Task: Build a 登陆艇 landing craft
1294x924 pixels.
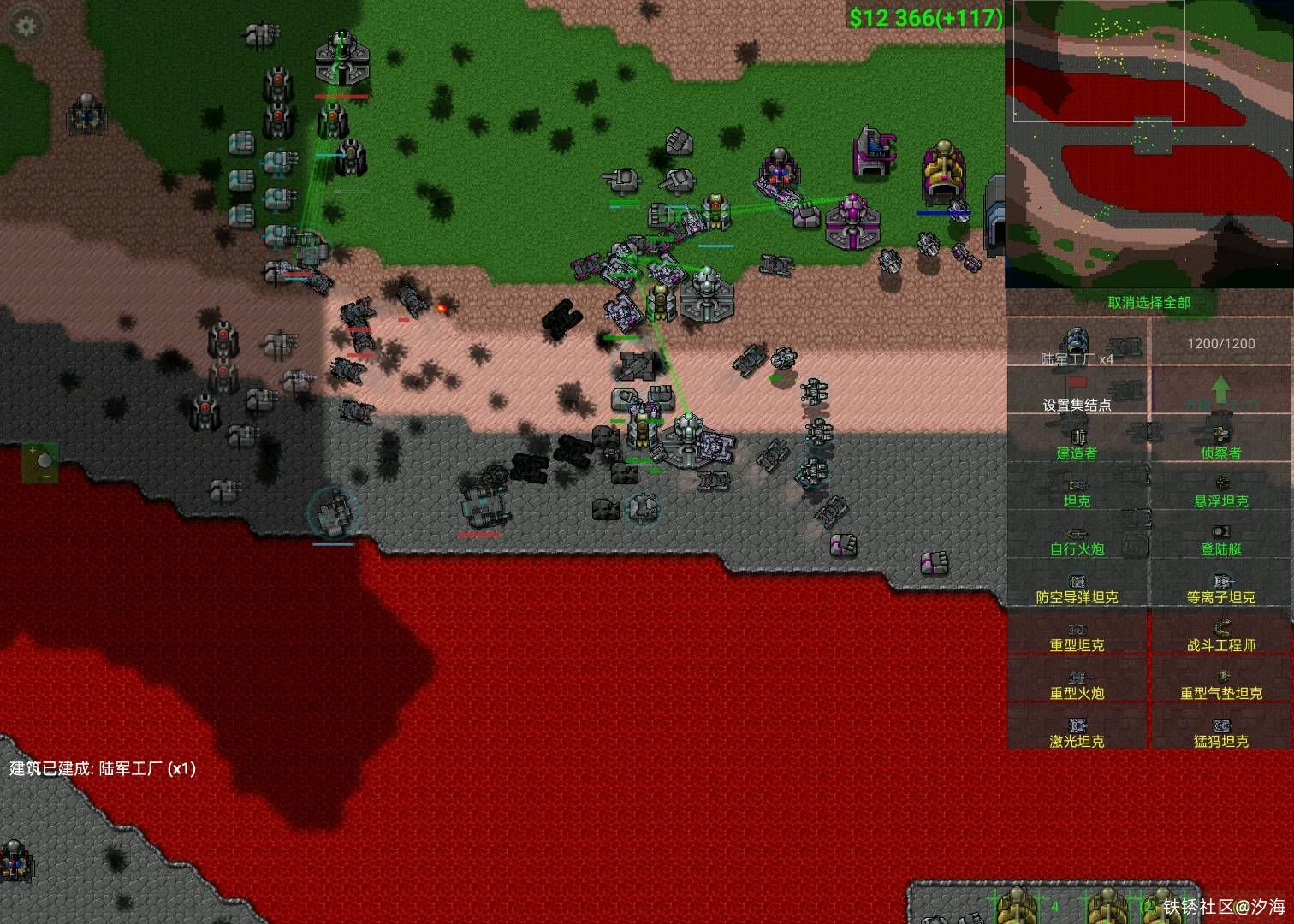Action: point(1220,538)
